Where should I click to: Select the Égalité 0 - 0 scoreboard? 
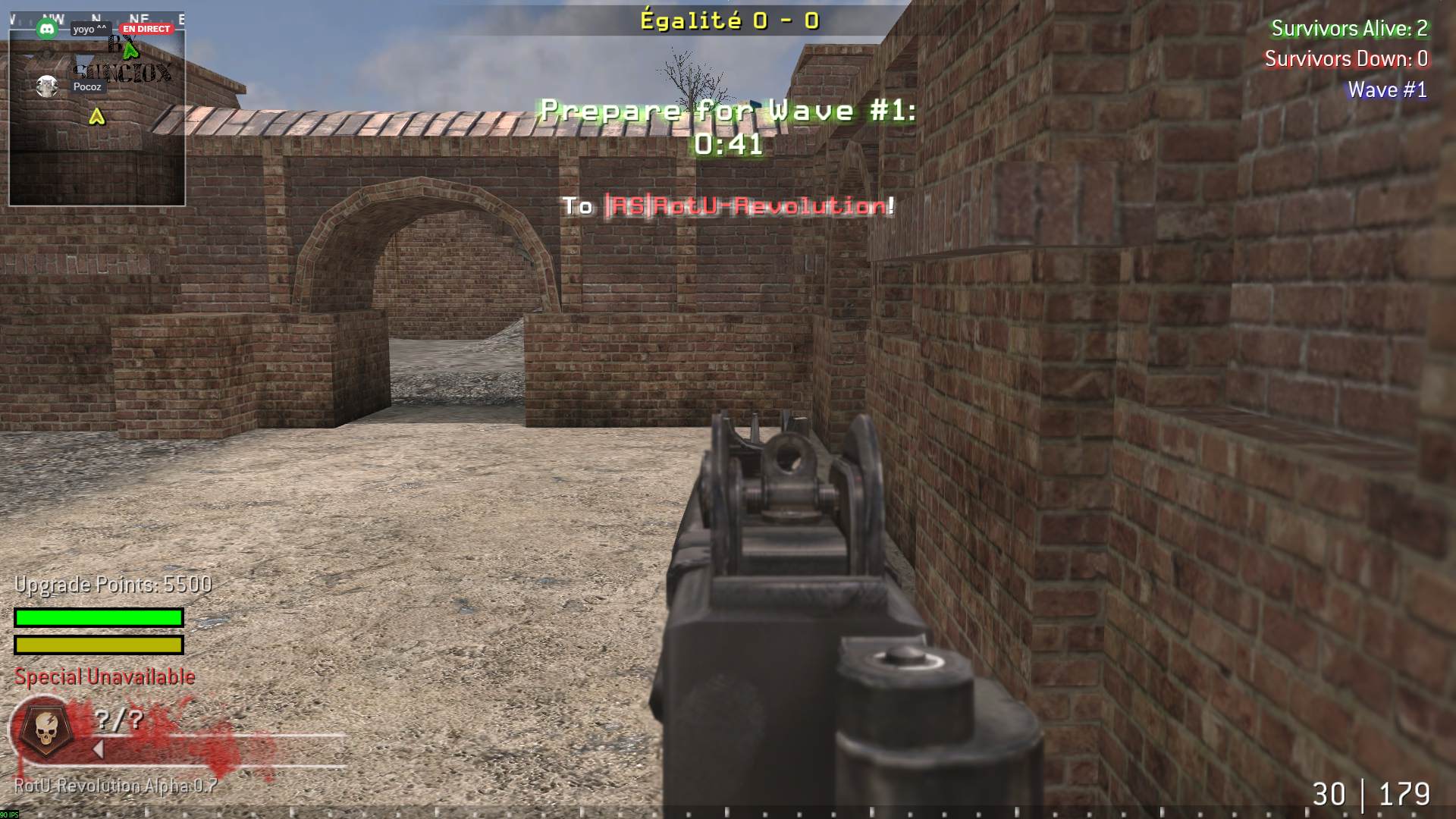pos(730,20)
